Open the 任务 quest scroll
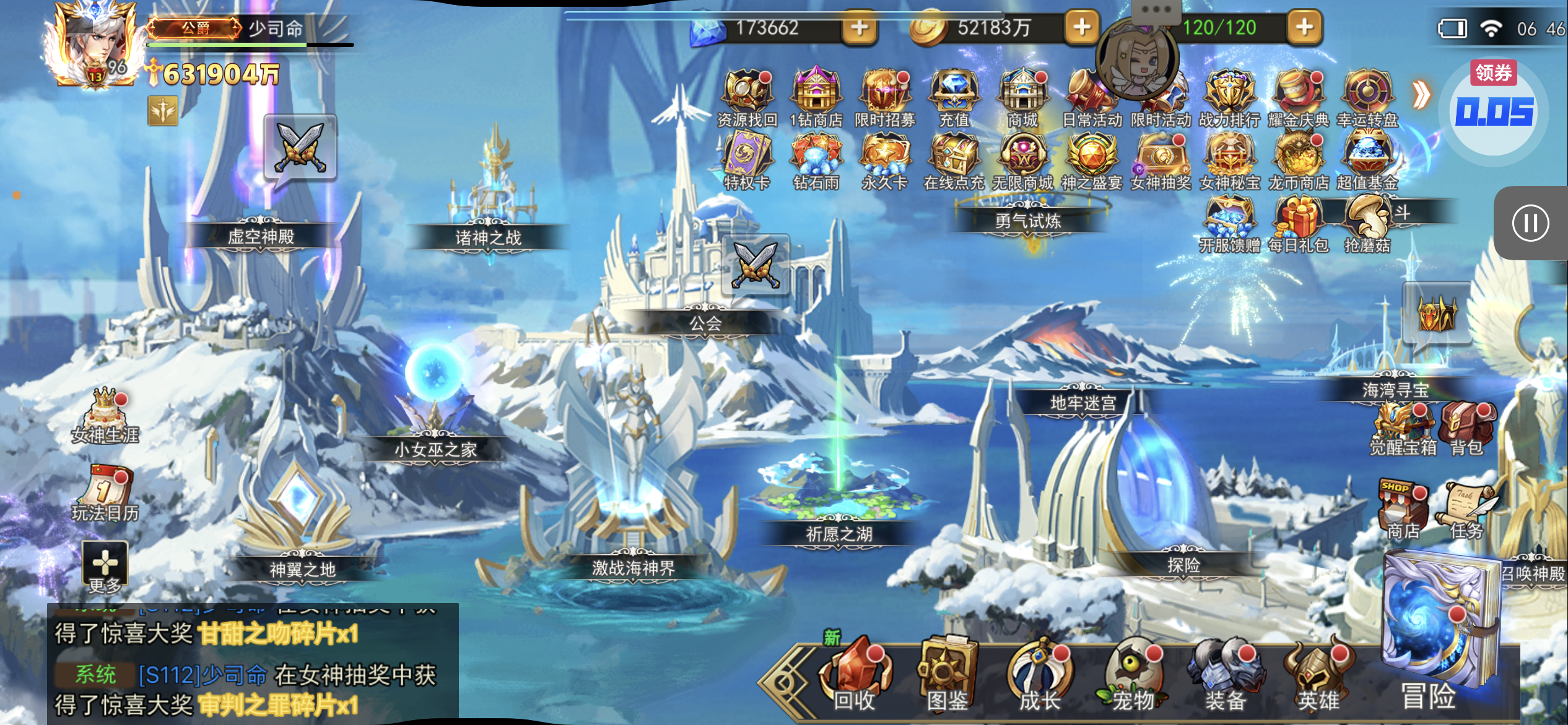 point(1466,509)
